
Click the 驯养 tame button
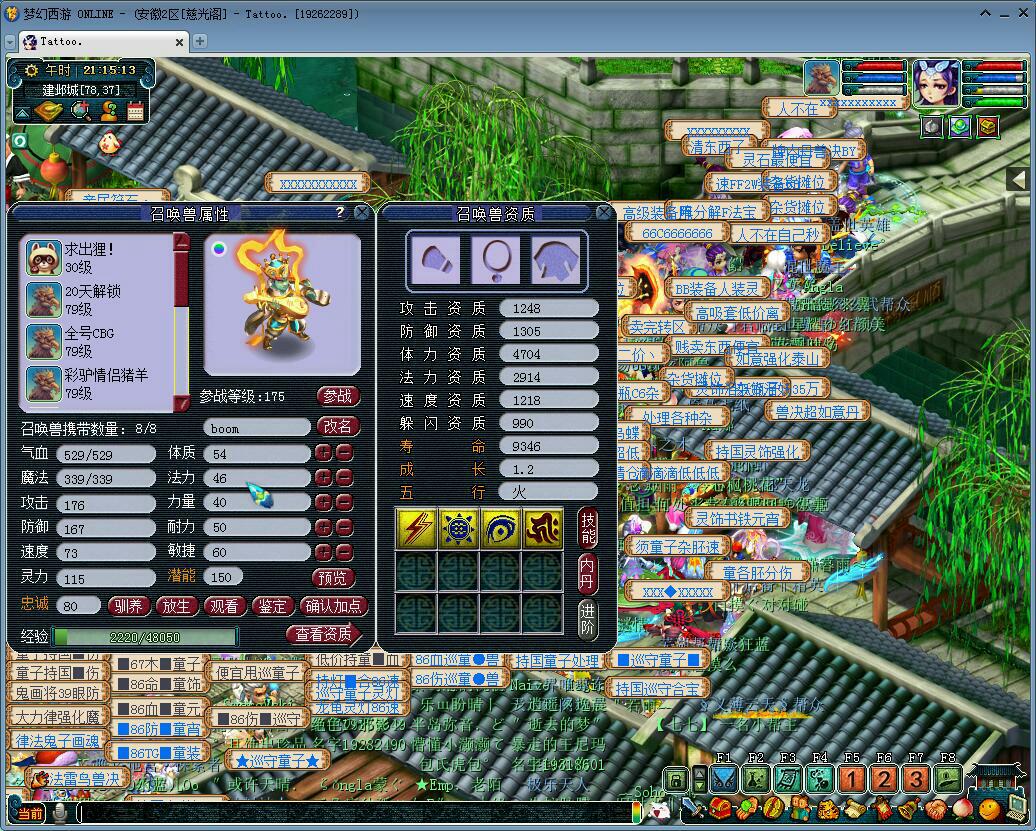[x=129, y=606]
